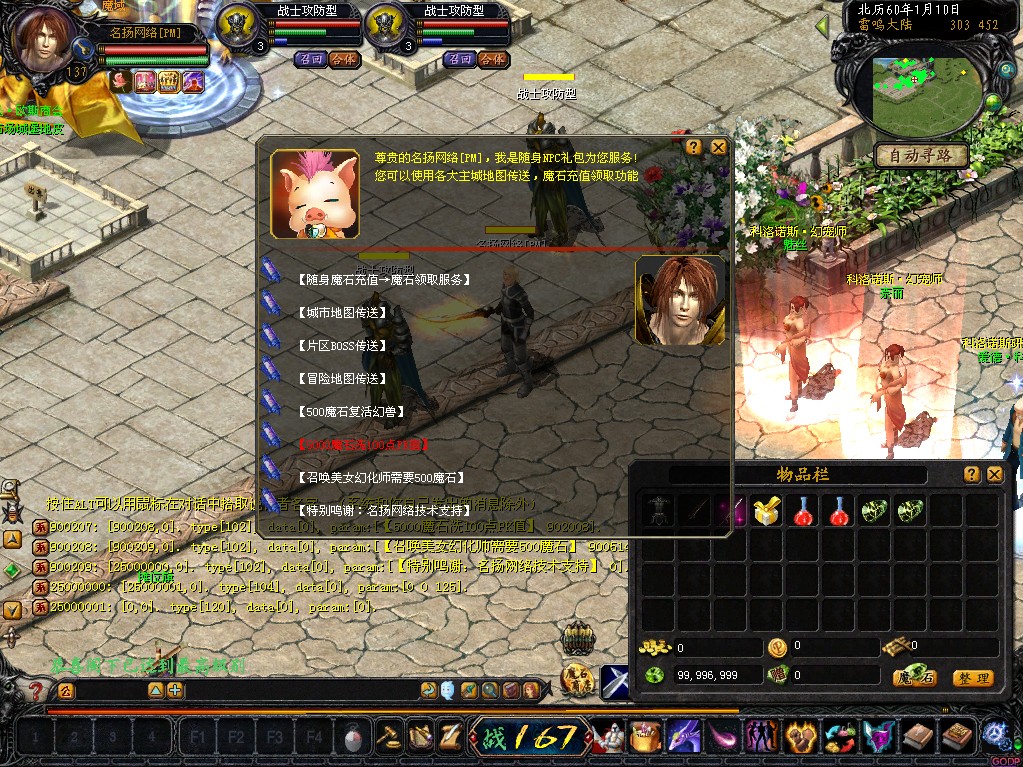Select the 片区BOSS传送 option

tap(344, 346)
